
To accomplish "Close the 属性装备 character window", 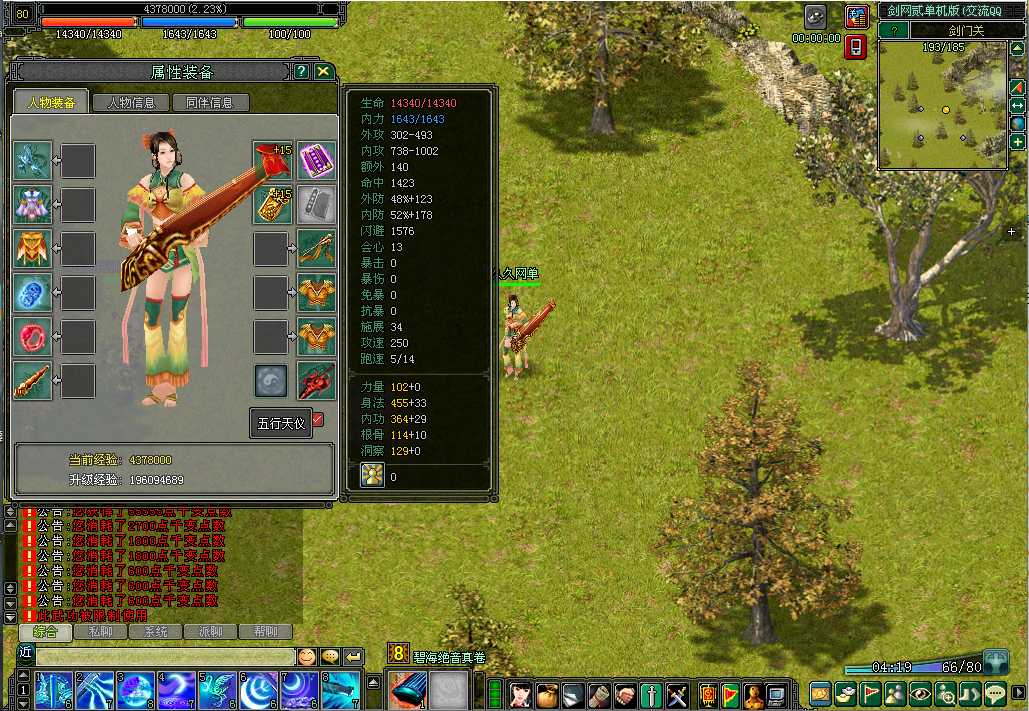I will 323,72.
